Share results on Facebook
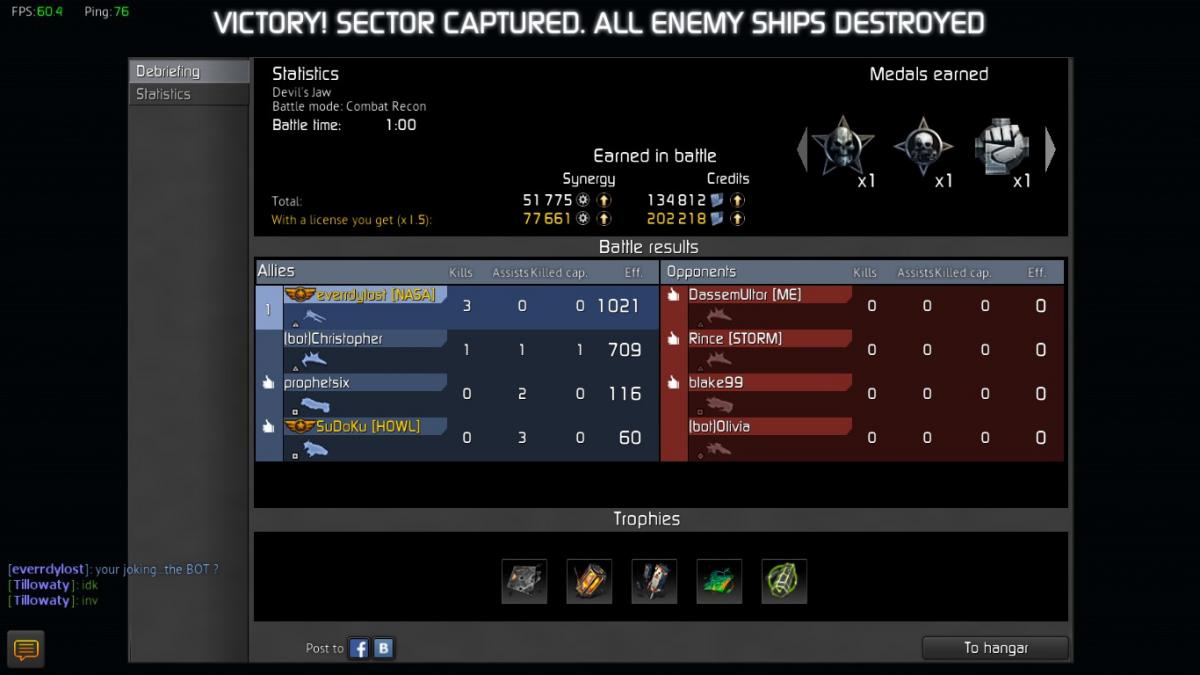This screenshot has height=675, width=1200. [359, 649]
